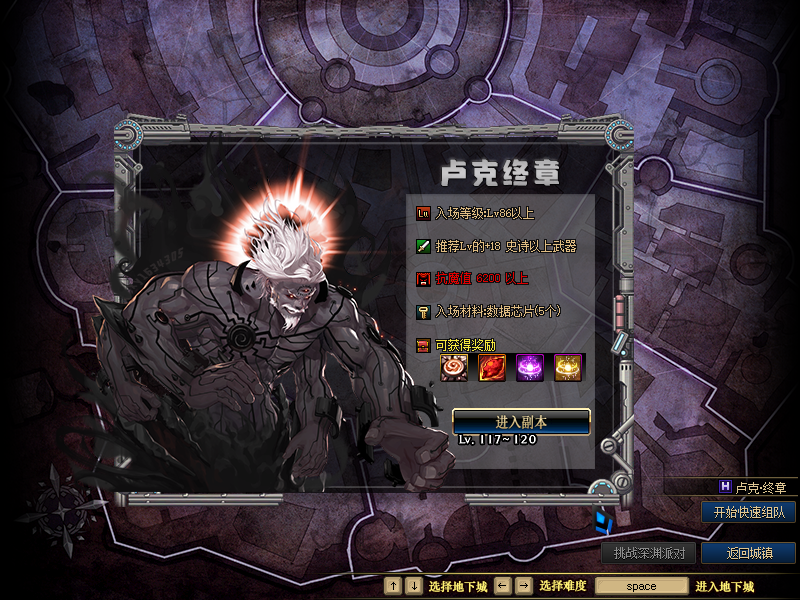Screen dimensions: 800x600
Task: Click the 进入副本 enter dungeon button
Action: (521, 420)
